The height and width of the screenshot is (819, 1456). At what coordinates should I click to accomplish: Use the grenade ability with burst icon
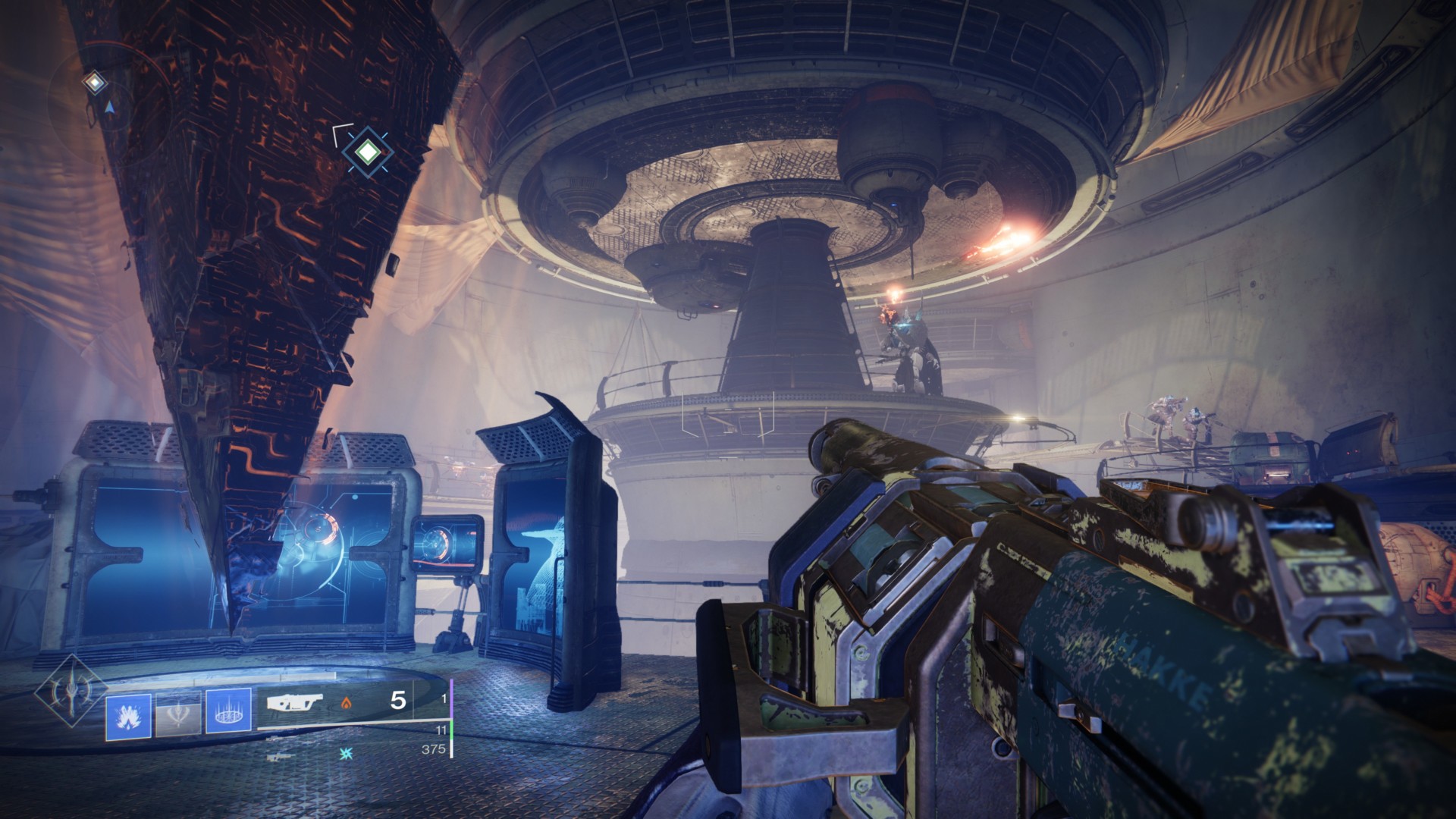[x=128, y=715]
